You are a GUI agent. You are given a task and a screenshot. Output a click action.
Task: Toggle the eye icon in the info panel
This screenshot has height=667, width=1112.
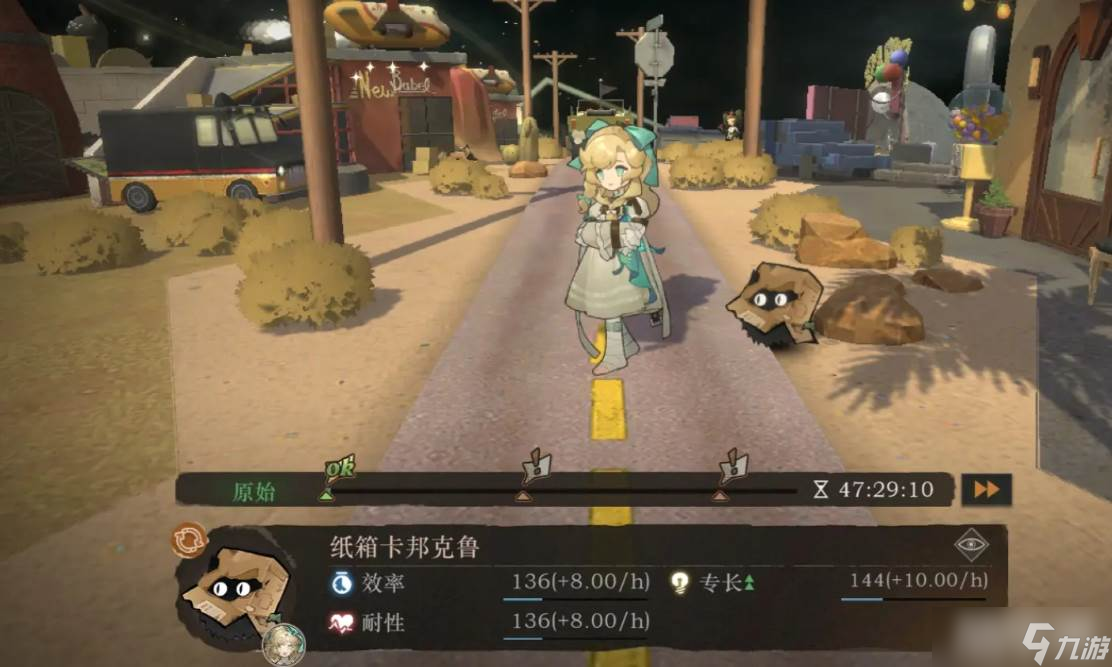[x=970, y=545]
